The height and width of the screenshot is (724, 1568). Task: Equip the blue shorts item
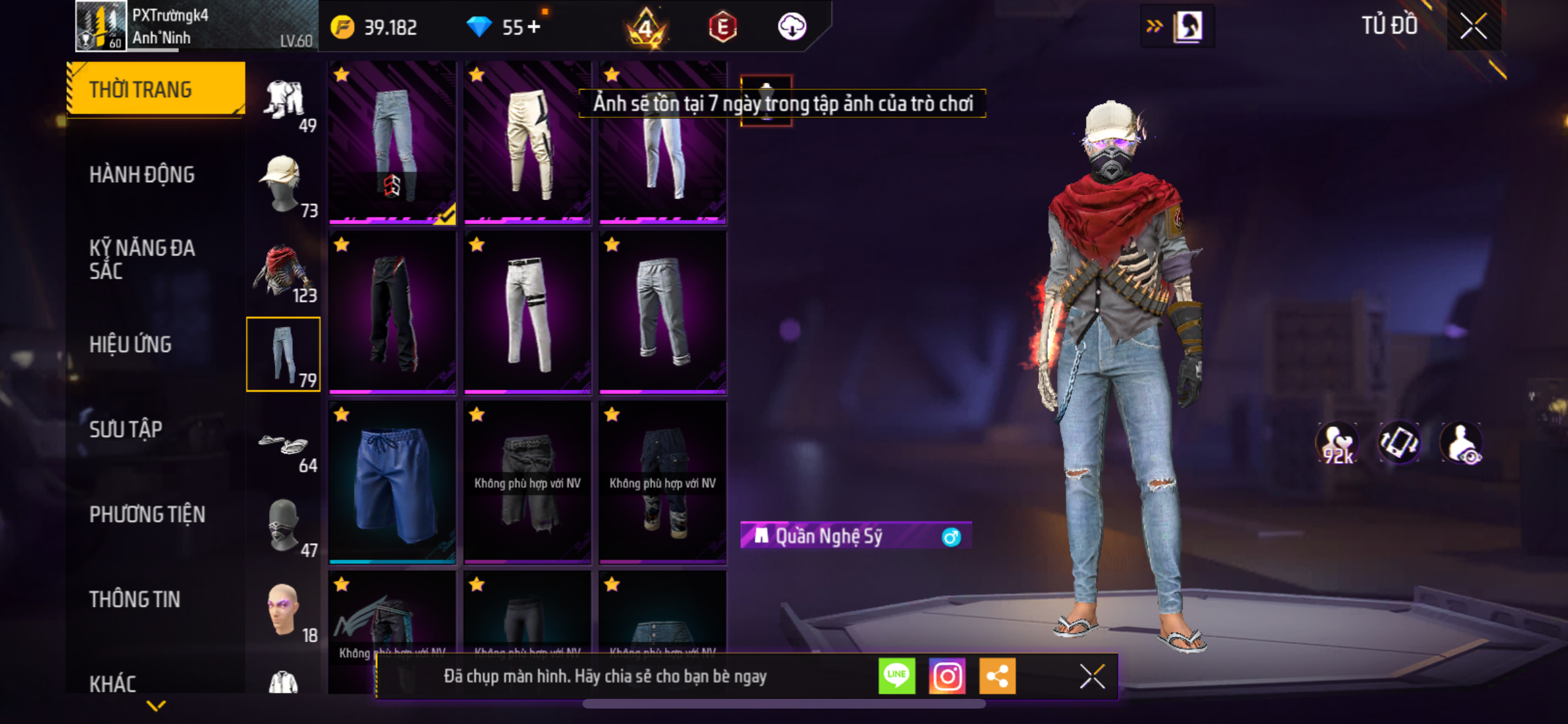coord(393,483)
